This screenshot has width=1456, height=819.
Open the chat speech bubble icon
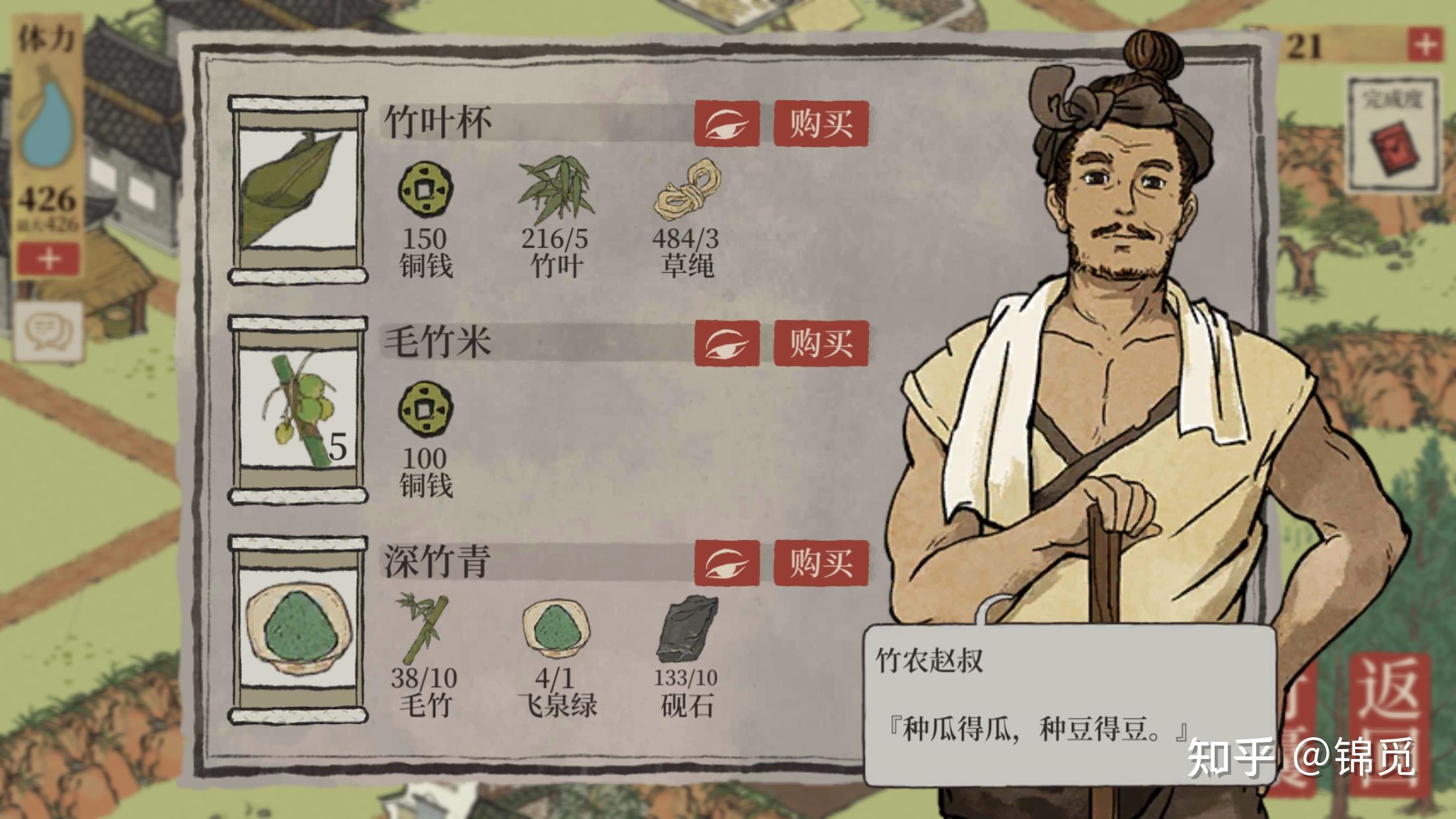pyautogui.click(x=48, y=330)
